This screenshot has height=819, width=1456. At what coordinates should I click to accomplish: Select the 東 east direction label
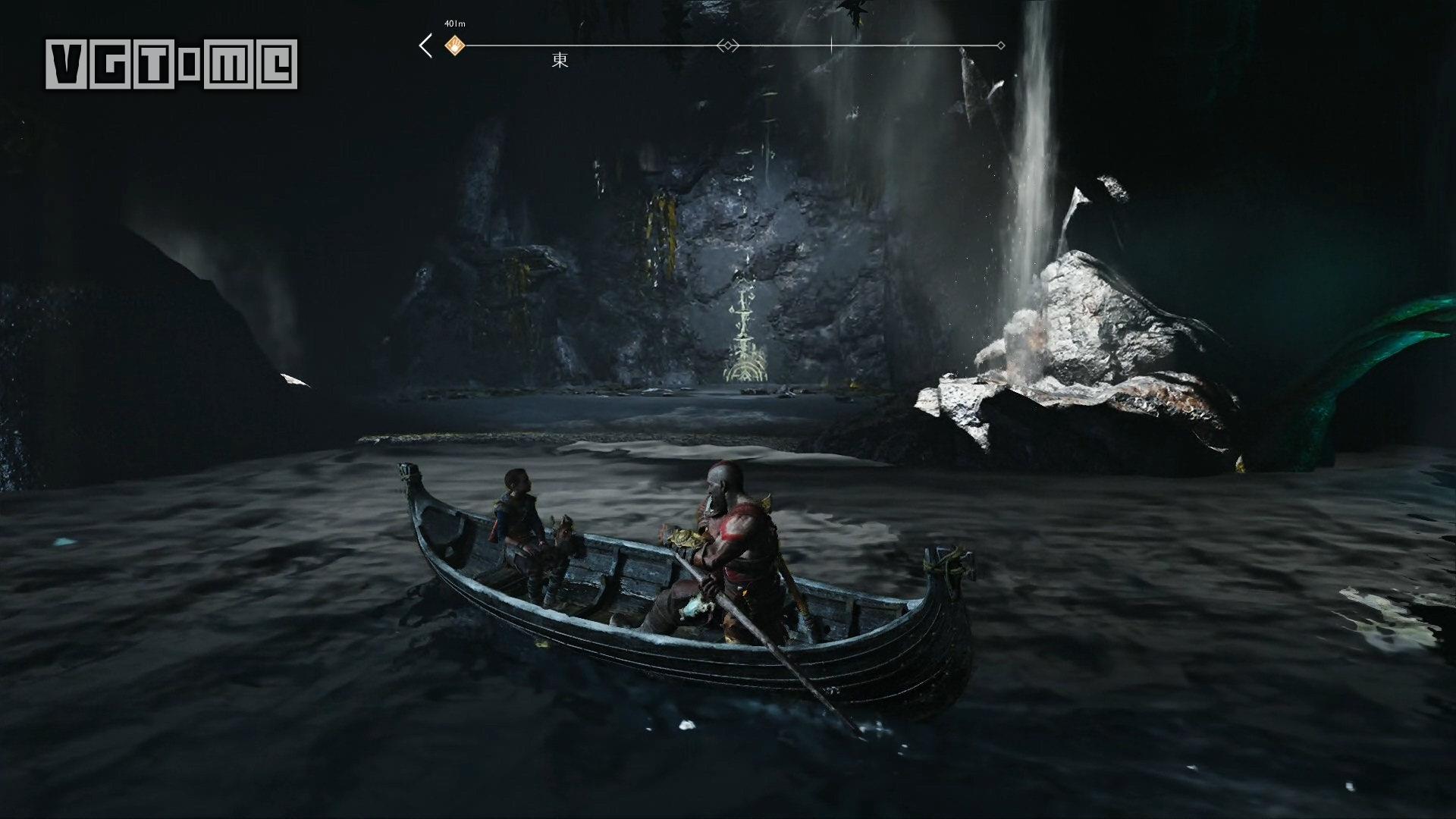click(x=560, y=61)
